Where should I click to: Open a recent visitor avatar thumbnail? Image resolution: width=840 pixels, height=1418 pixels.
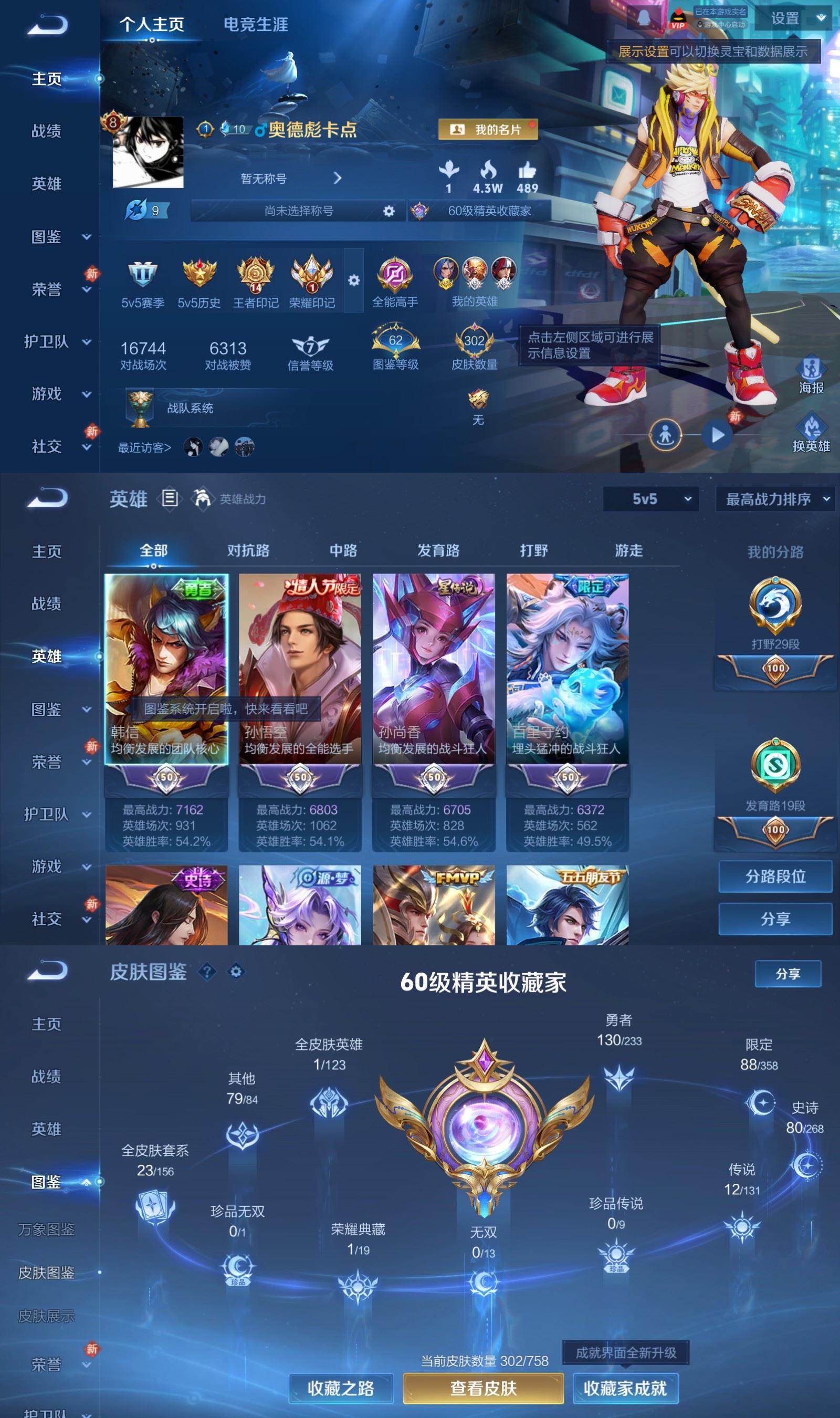pyautogui.click(x=193, y=446)
